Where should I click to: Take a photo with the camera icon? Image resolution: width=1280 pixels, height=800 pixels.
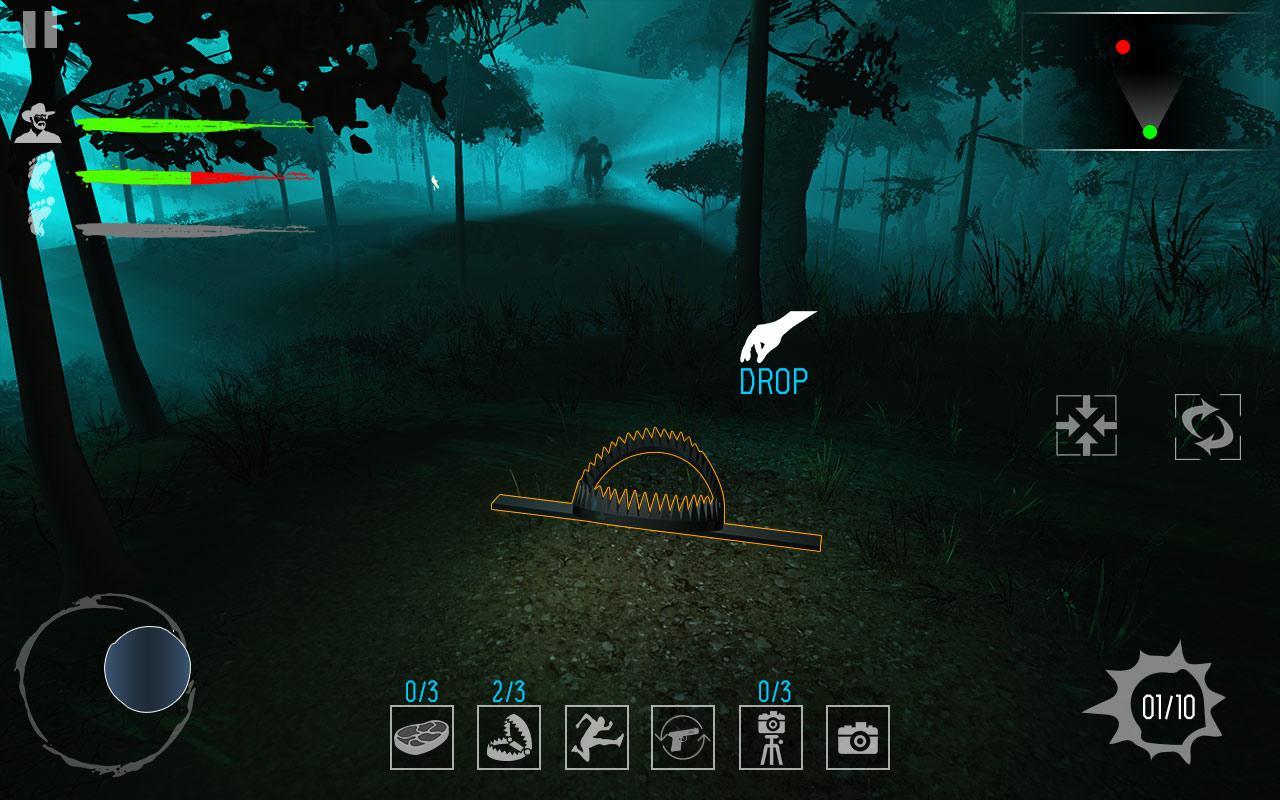pos(858,737)
